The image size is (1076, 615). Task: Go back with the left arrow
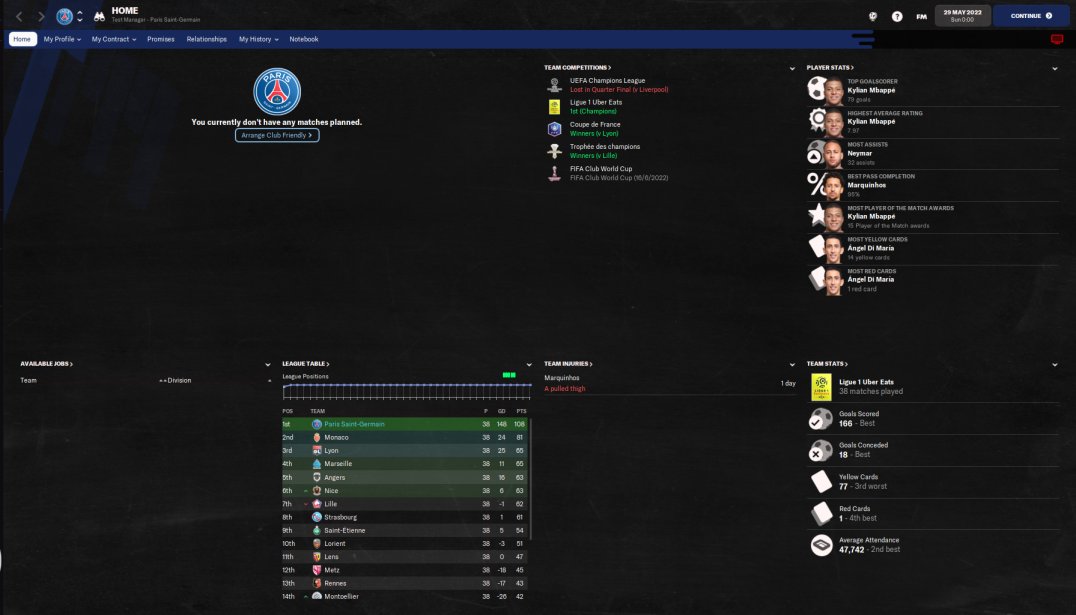(20, 16)
